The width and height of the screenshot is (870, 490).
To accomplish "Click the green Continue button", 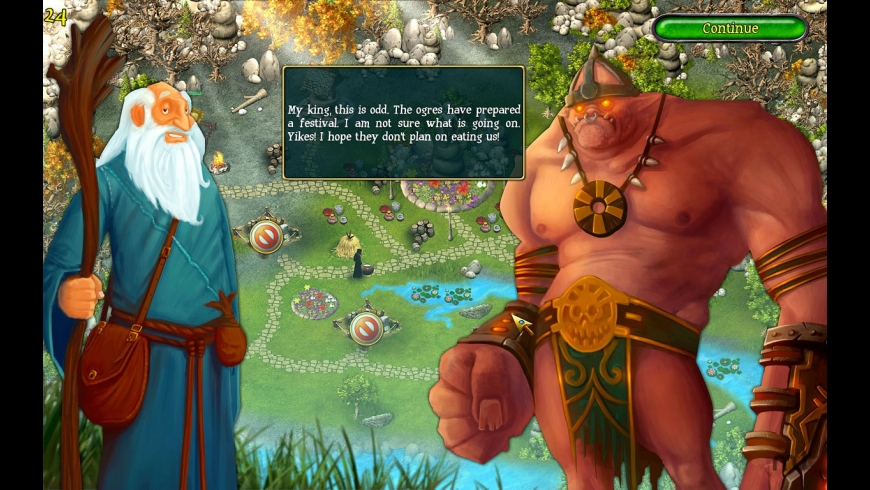I will (730, 28).
